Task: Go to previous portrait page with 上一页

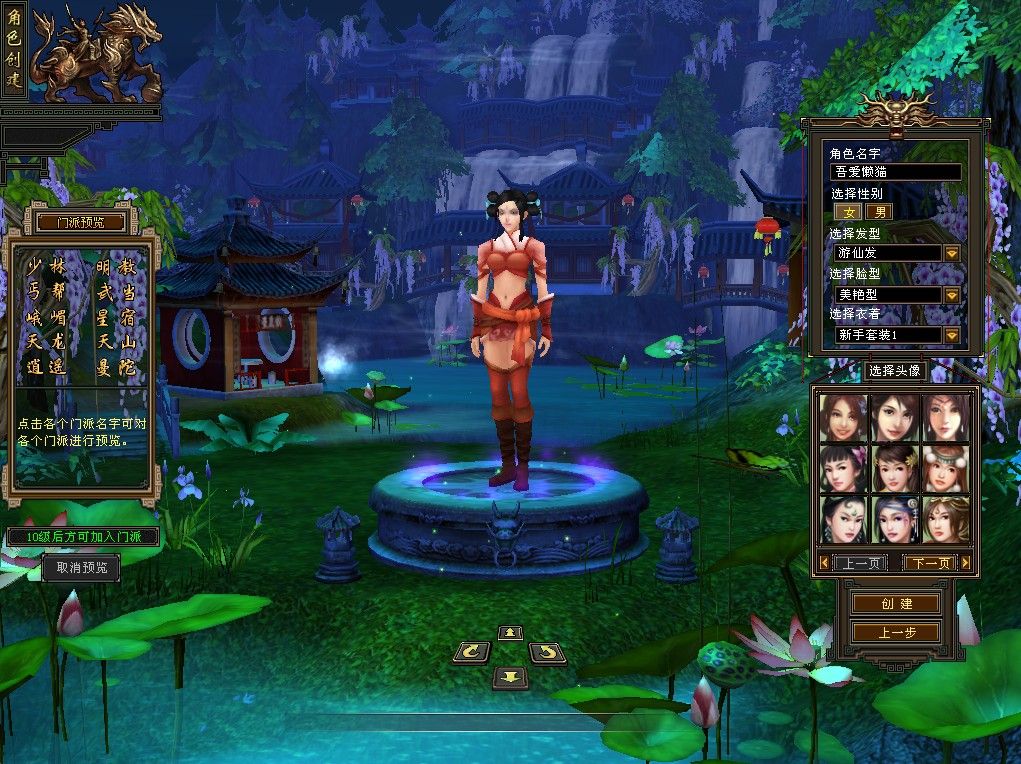Action: coord(858,563)
